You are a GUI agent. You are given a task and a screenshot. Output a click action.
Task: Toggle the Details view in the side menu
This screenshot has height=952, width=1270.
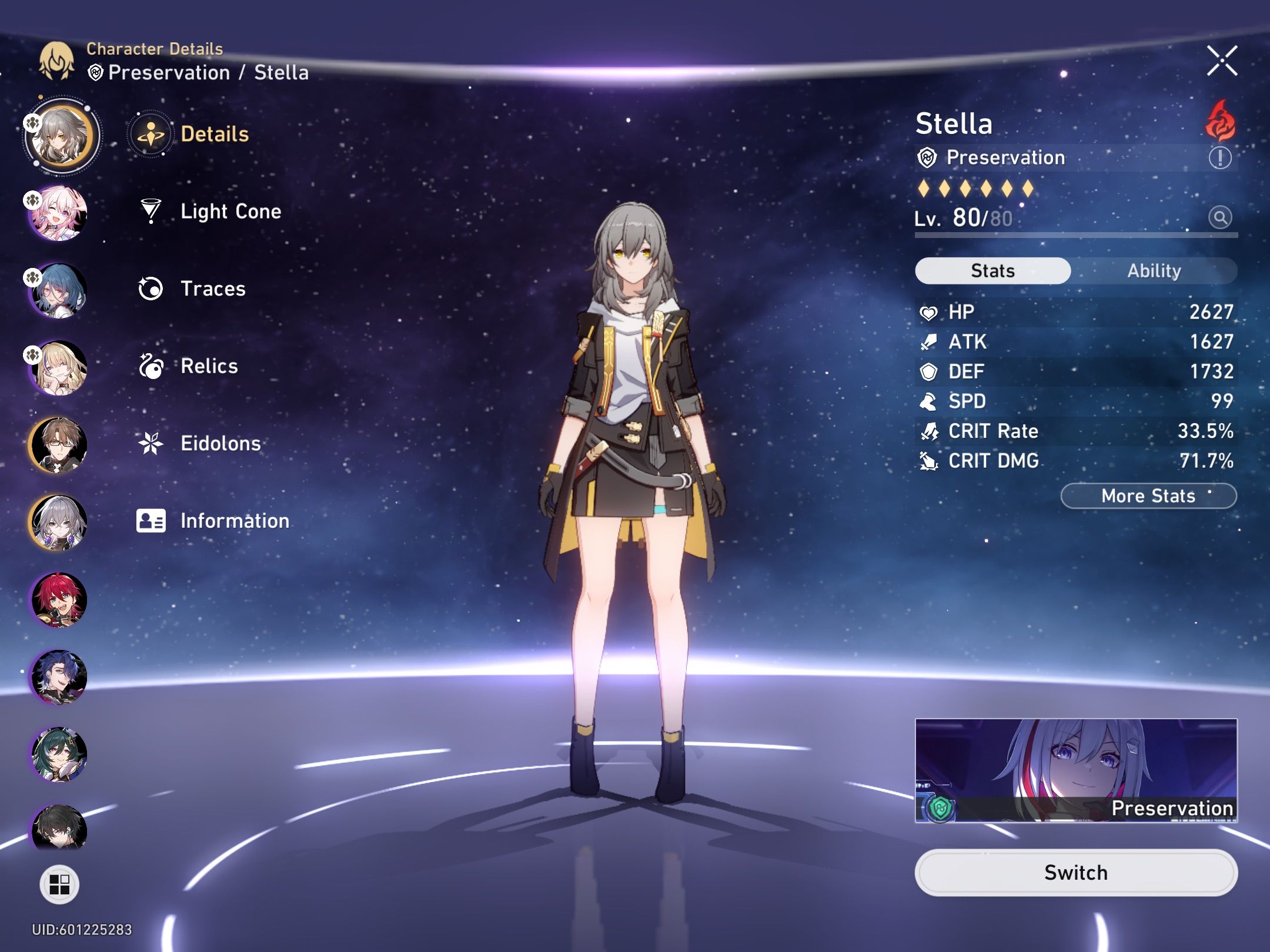click(x=151, y=134)
